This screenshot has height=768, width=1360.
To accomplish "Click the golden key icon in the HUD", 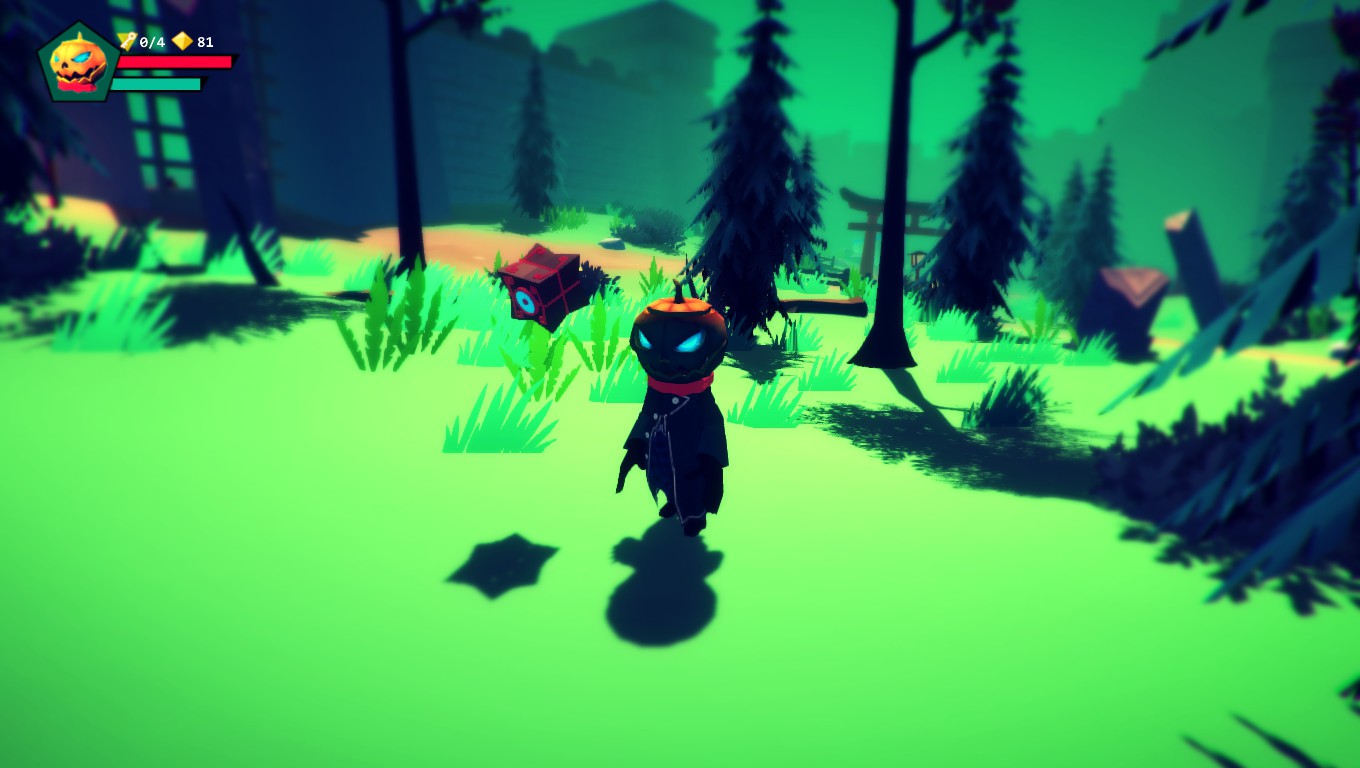I will pos(126,42).
